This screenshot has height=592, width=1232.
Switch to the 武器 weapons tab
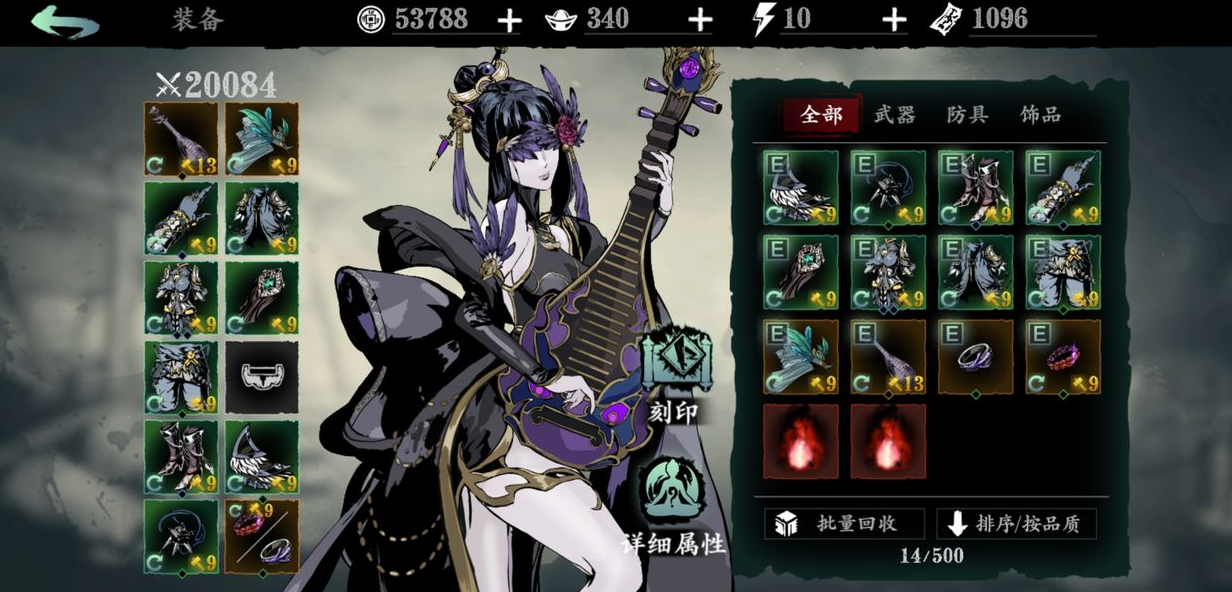coord(894,115)
